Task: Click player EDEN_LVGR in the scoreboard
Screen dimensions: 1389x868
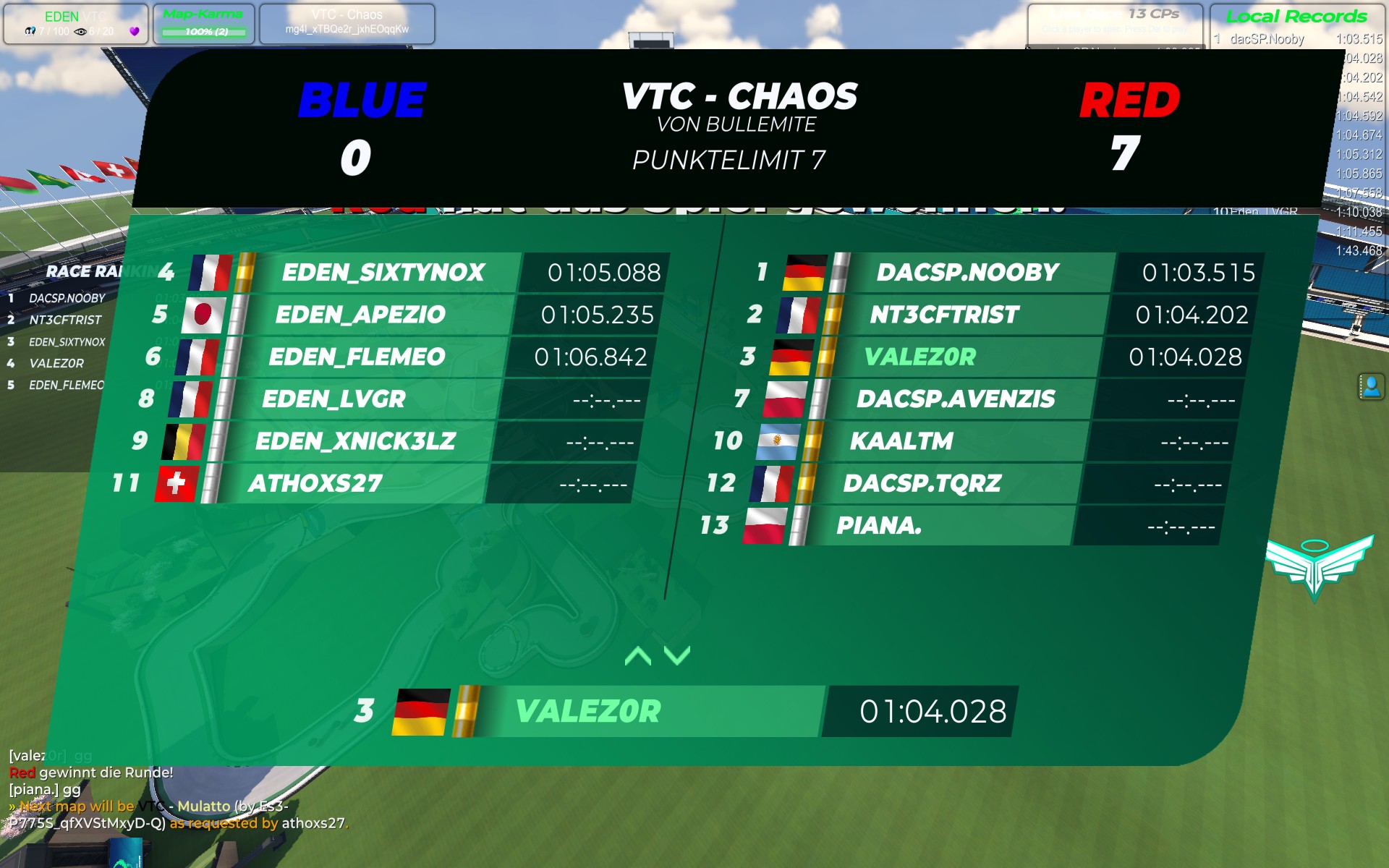Action: tap(334, 399)
